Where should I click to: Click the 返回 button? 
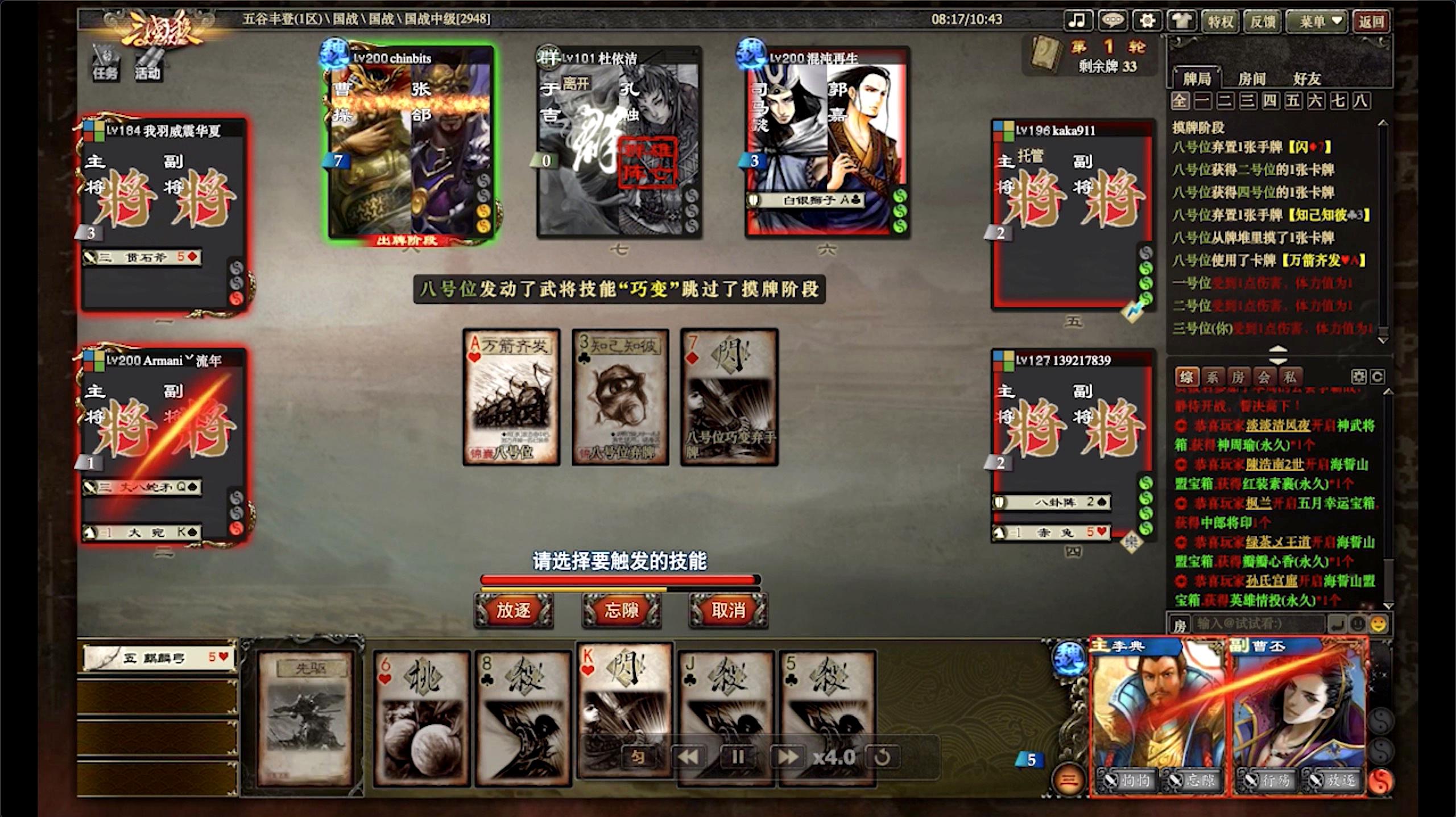tap(1371, 22)
